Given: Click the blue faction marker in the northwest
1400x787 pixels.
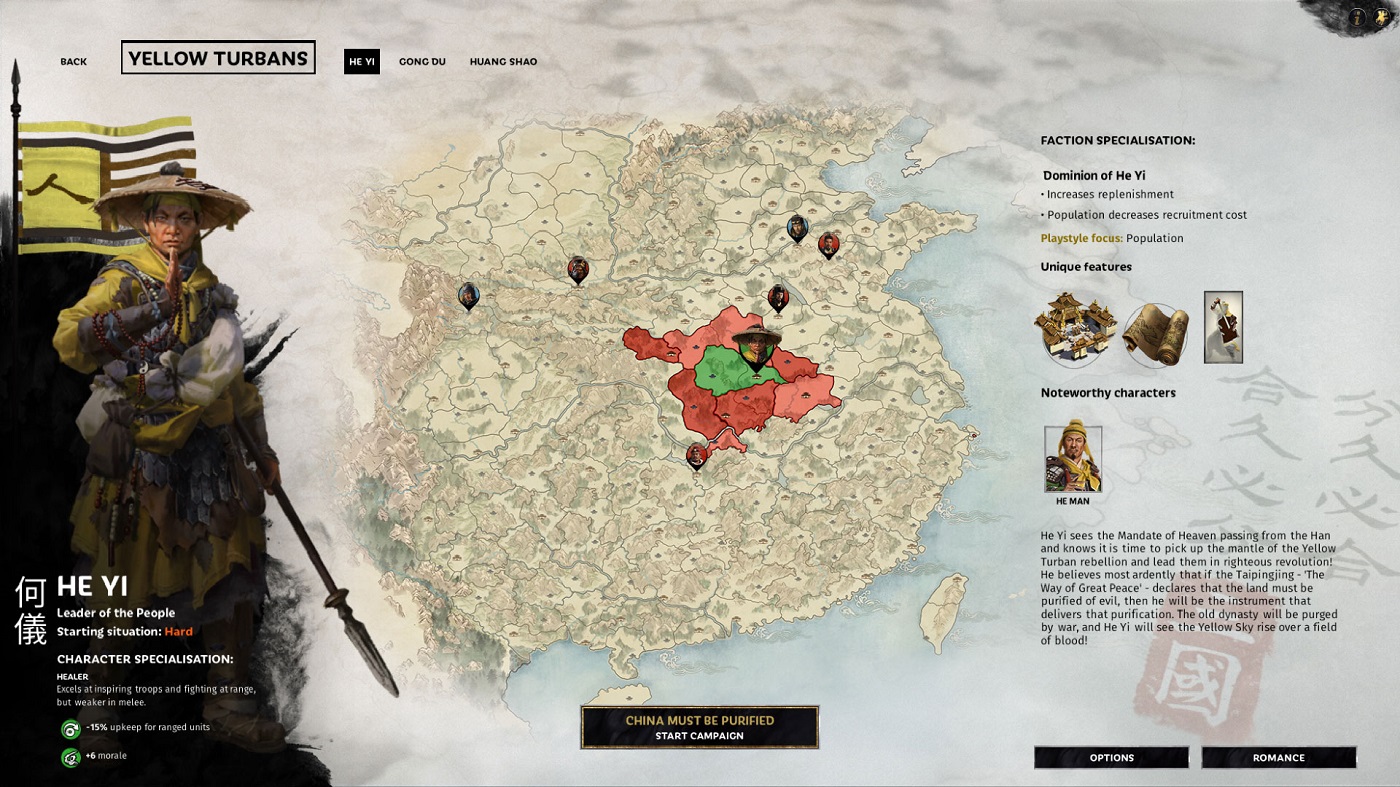Looking at the screenshot, I should point(468,296).
